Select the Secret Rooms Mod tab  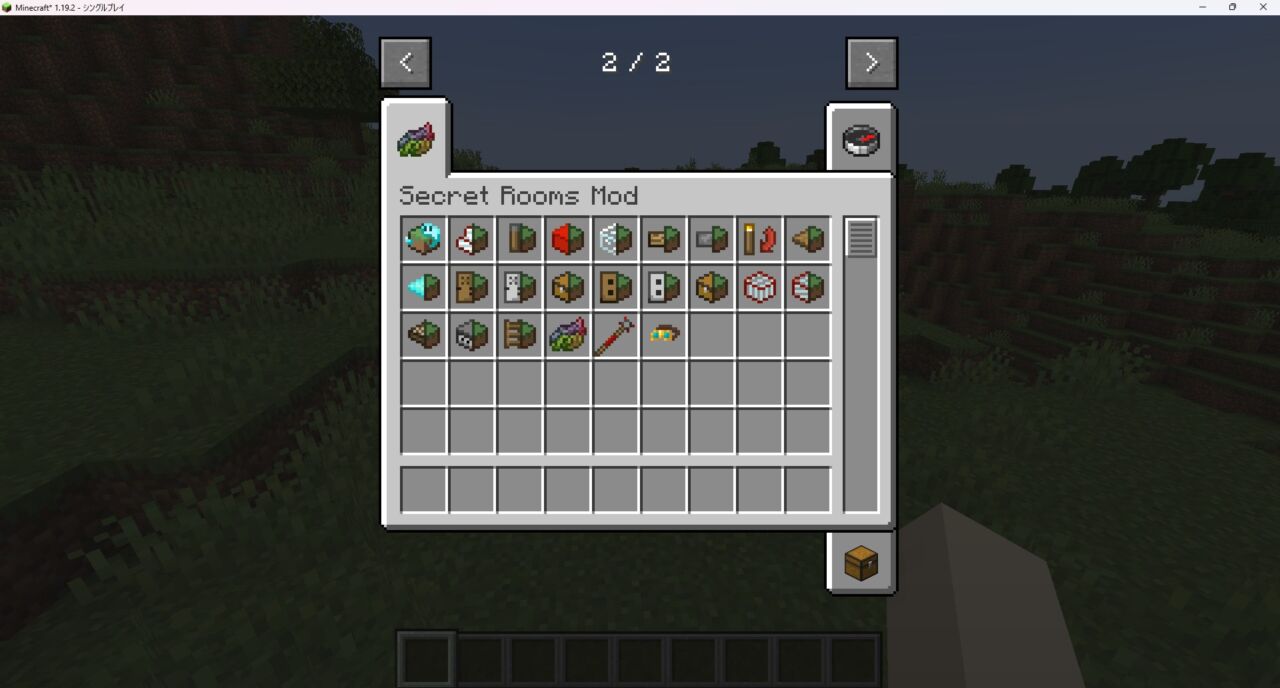416,141
